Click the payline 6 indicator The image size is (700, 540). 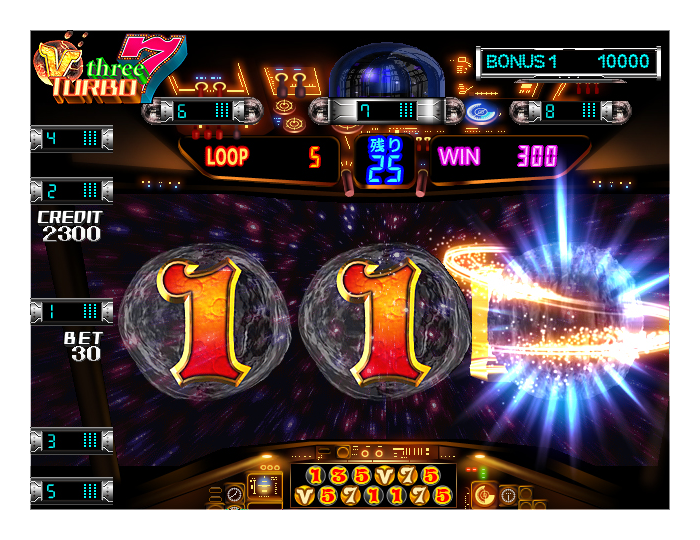coord(201,110)
